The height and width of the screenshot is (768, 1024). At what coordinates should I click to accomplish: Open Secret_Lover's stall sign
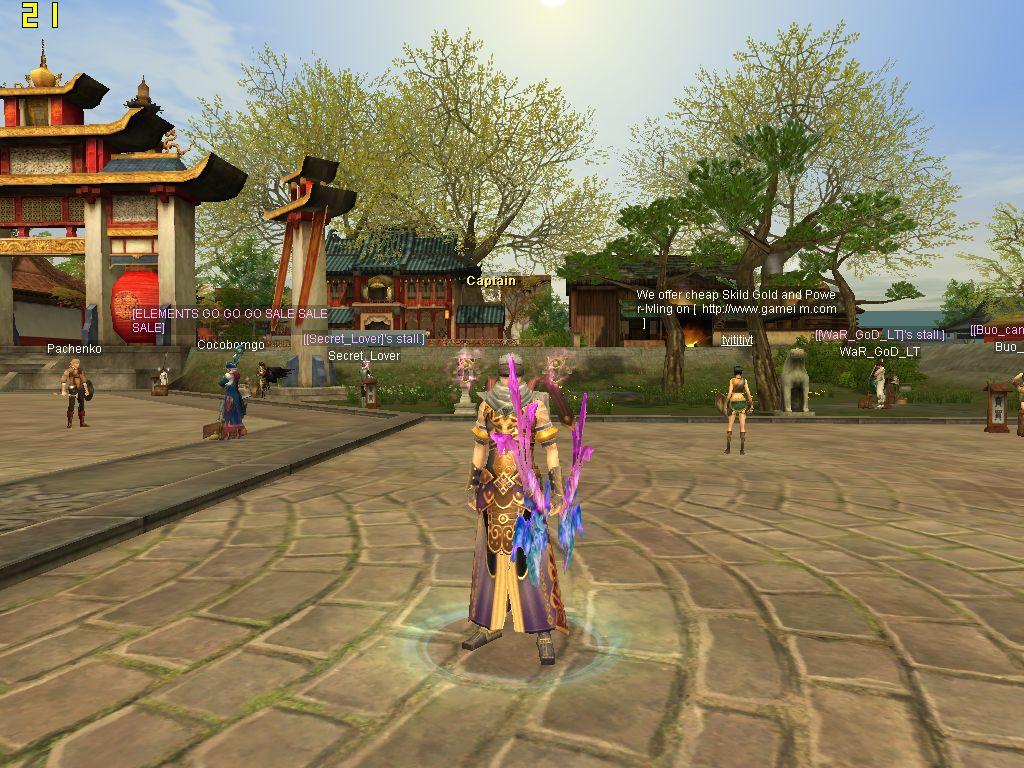[364, 339]
